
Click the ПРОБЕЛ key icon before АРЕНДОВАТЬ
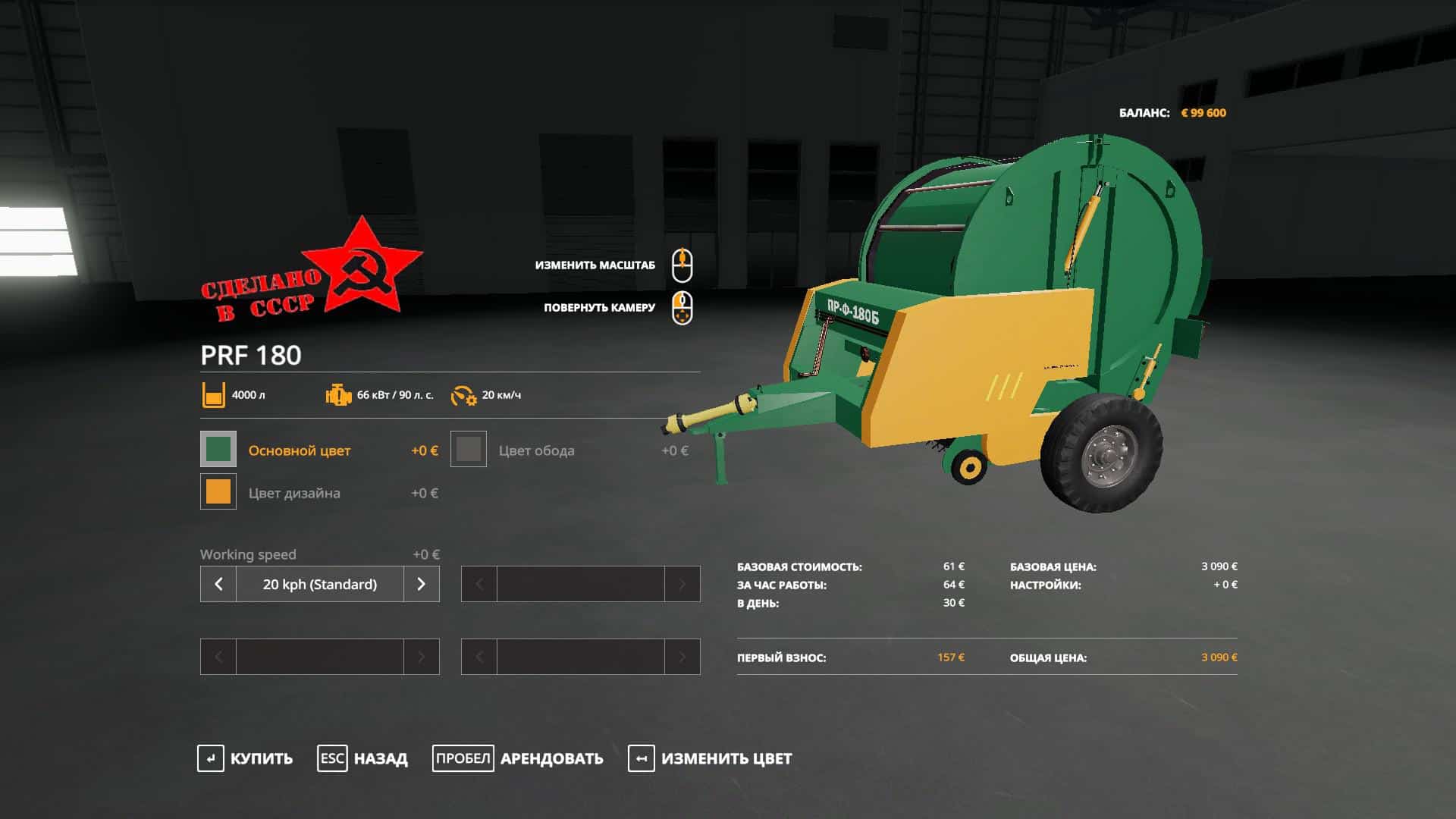[x=463, y=757]
